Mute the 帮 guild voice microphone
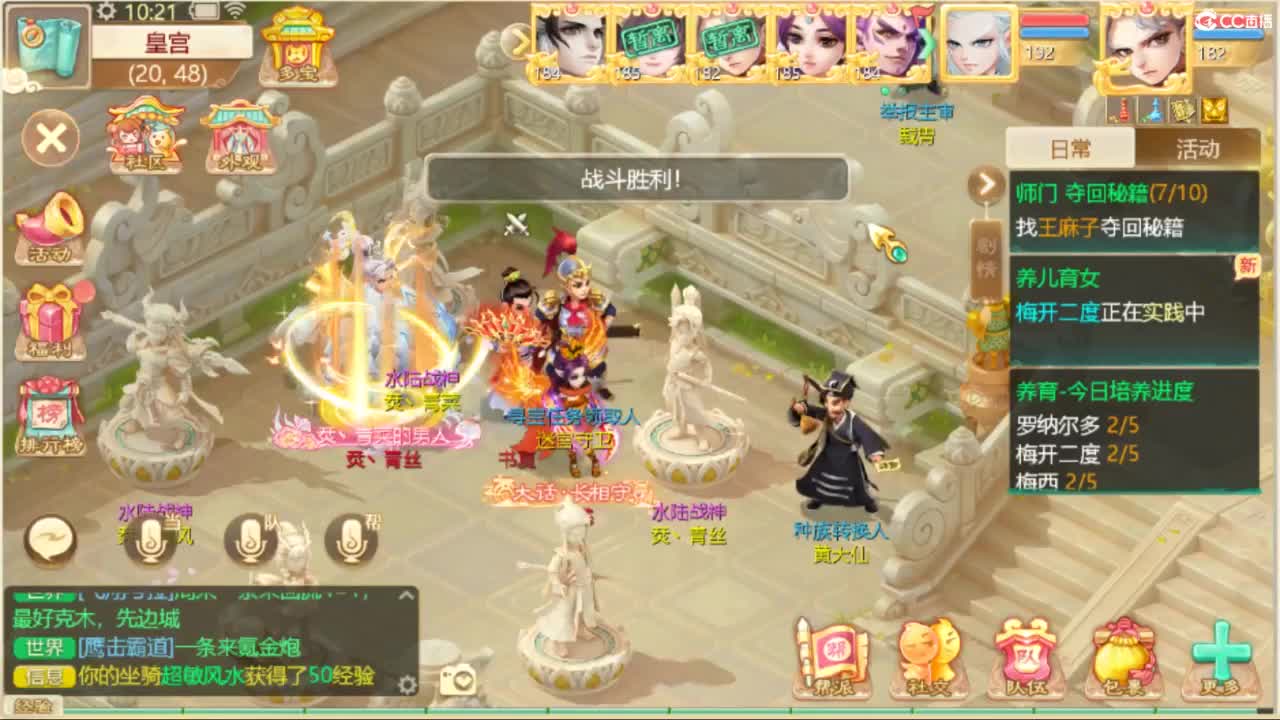Viewport: 1280px width, 720px height. click(352, 538)
